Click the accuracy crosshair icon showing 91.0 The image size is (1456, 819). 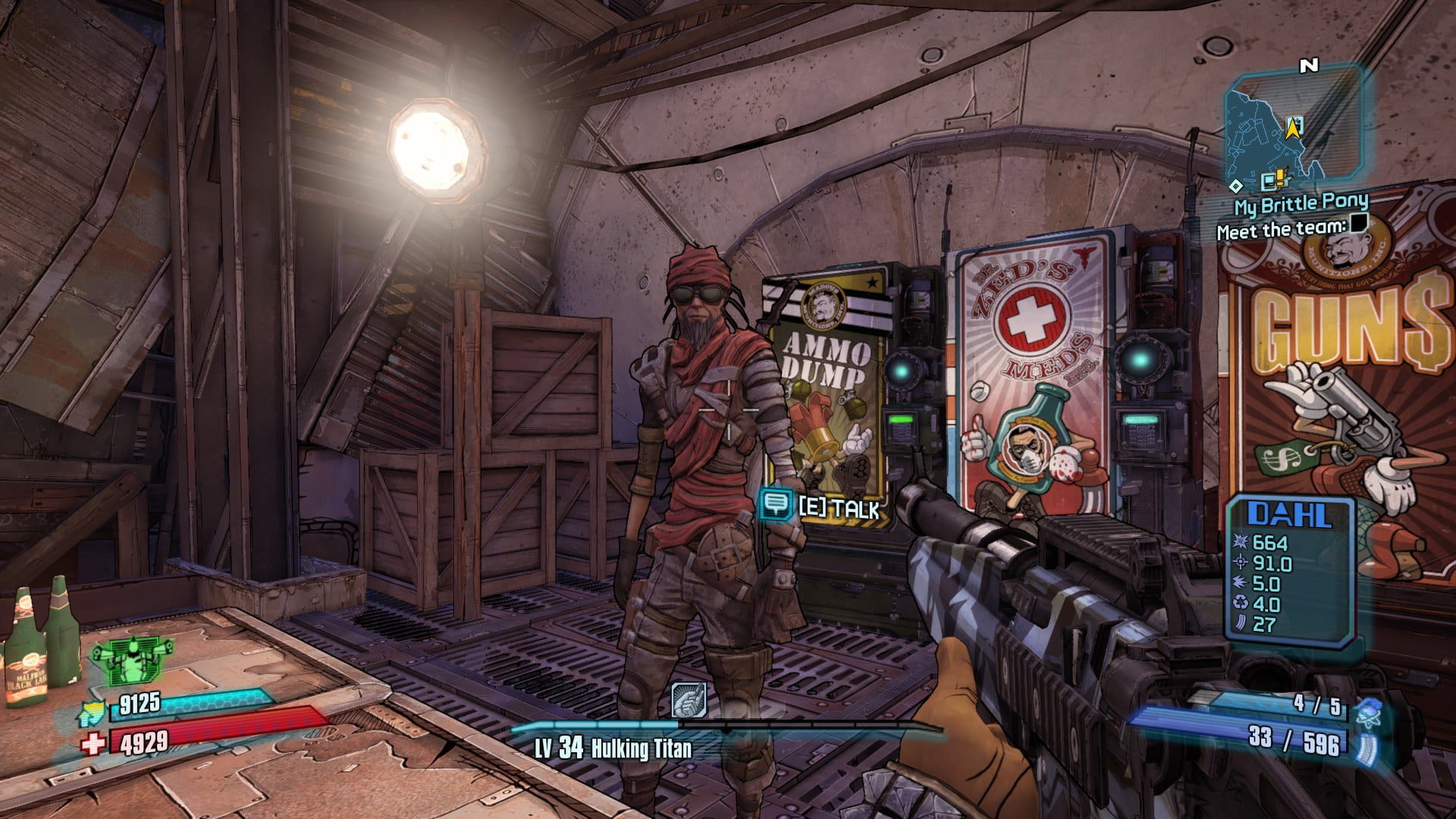(1240, 563)
